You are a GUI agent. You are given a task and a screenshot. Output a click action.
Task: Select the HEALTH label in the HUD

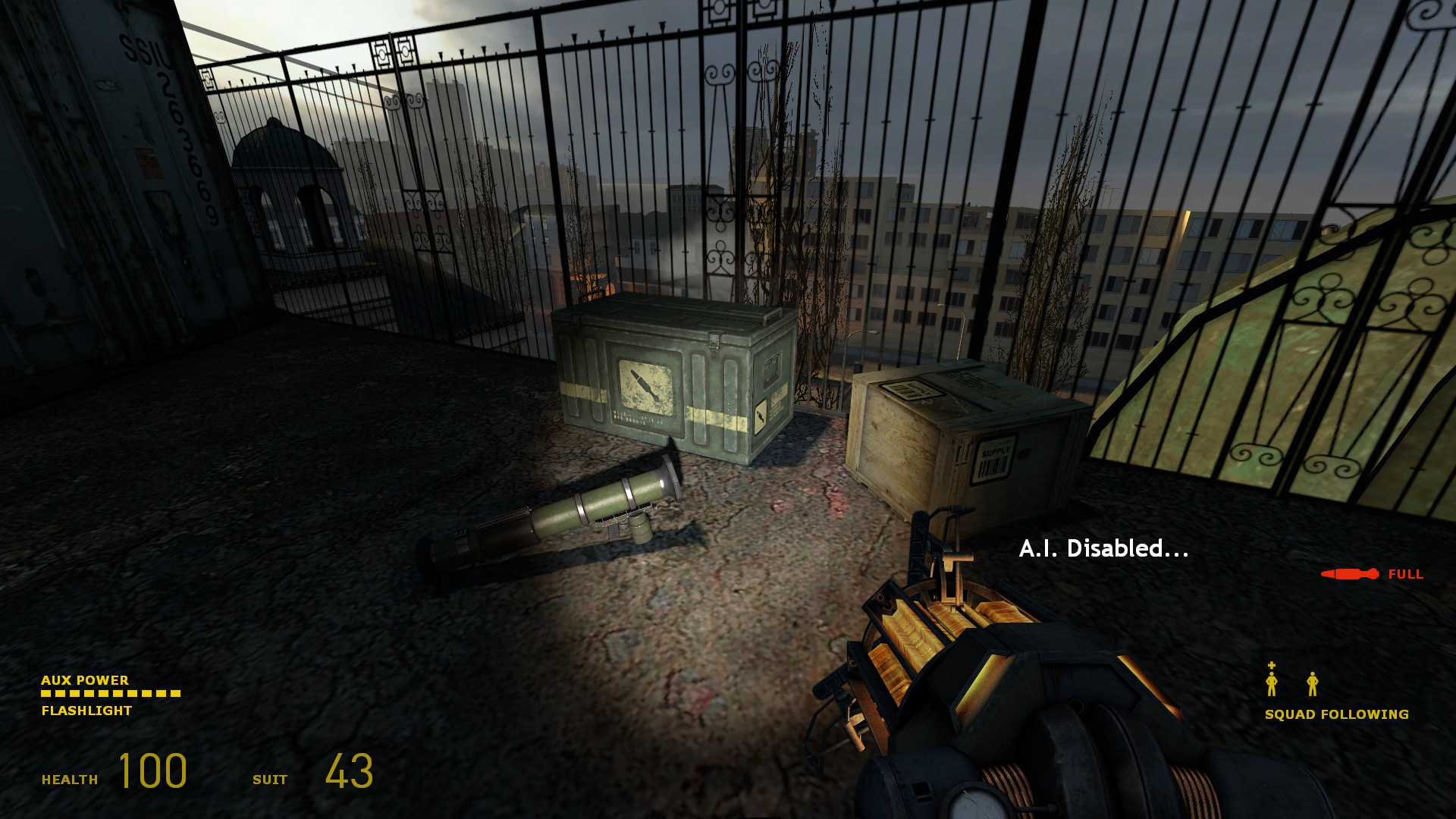coord(71,777)
